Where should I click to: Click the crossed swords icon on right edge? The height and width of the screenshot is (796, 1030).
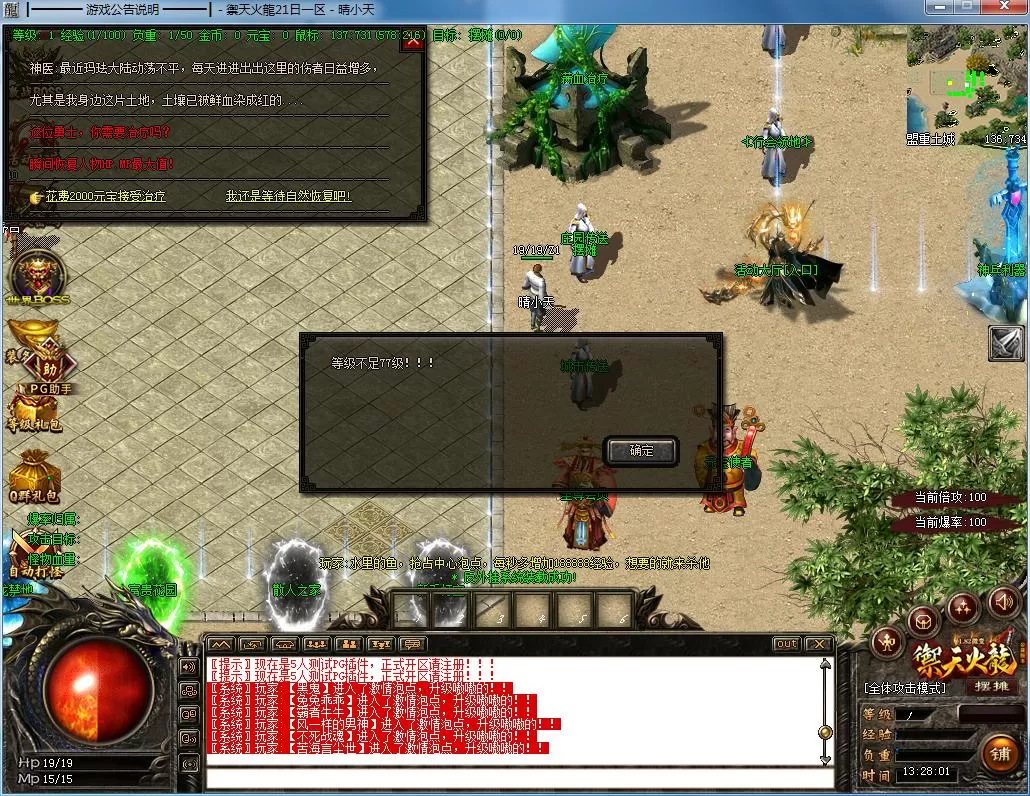1006,343
